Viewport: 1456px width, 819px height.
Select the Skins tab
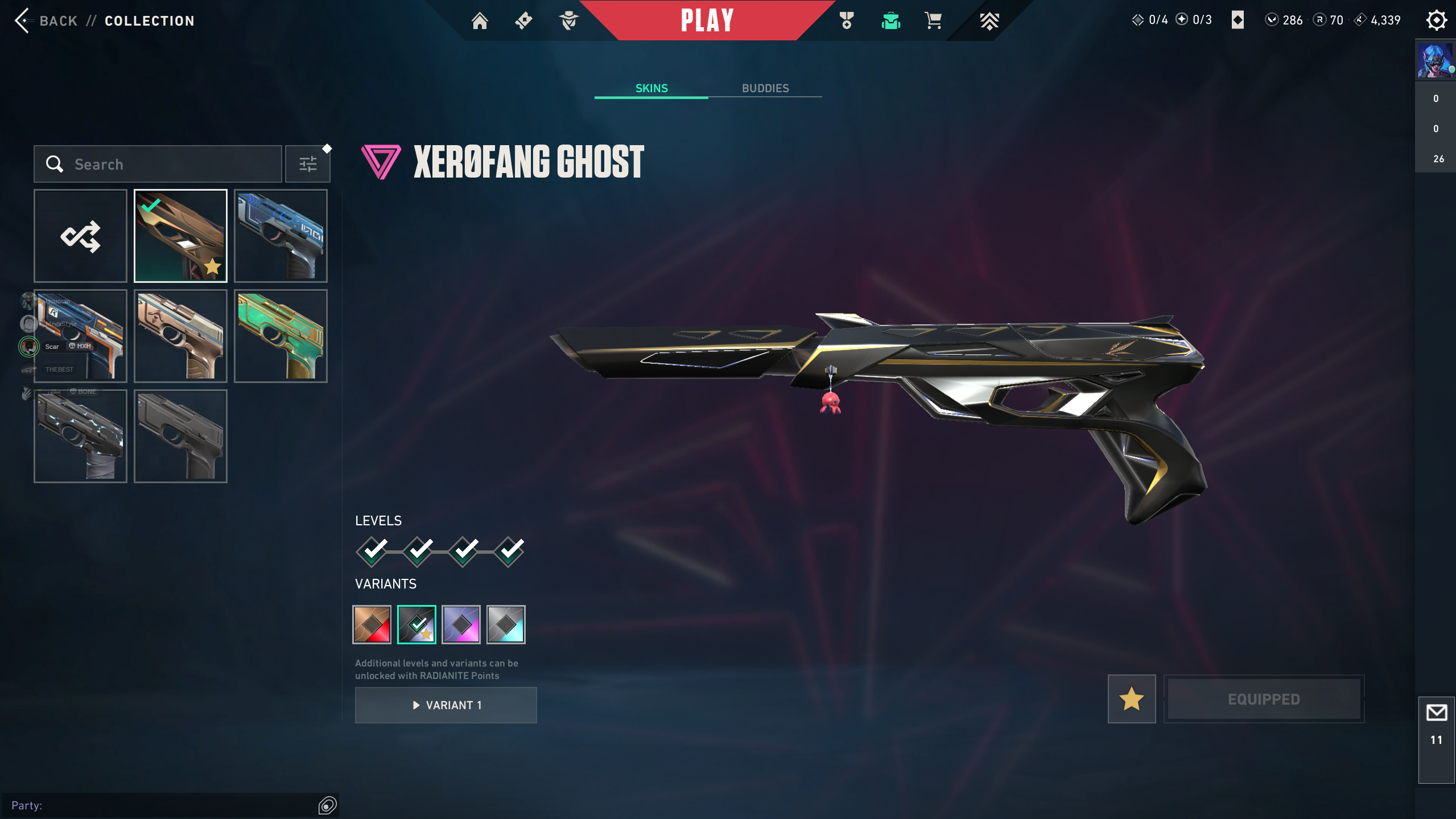tap(651, 88)
